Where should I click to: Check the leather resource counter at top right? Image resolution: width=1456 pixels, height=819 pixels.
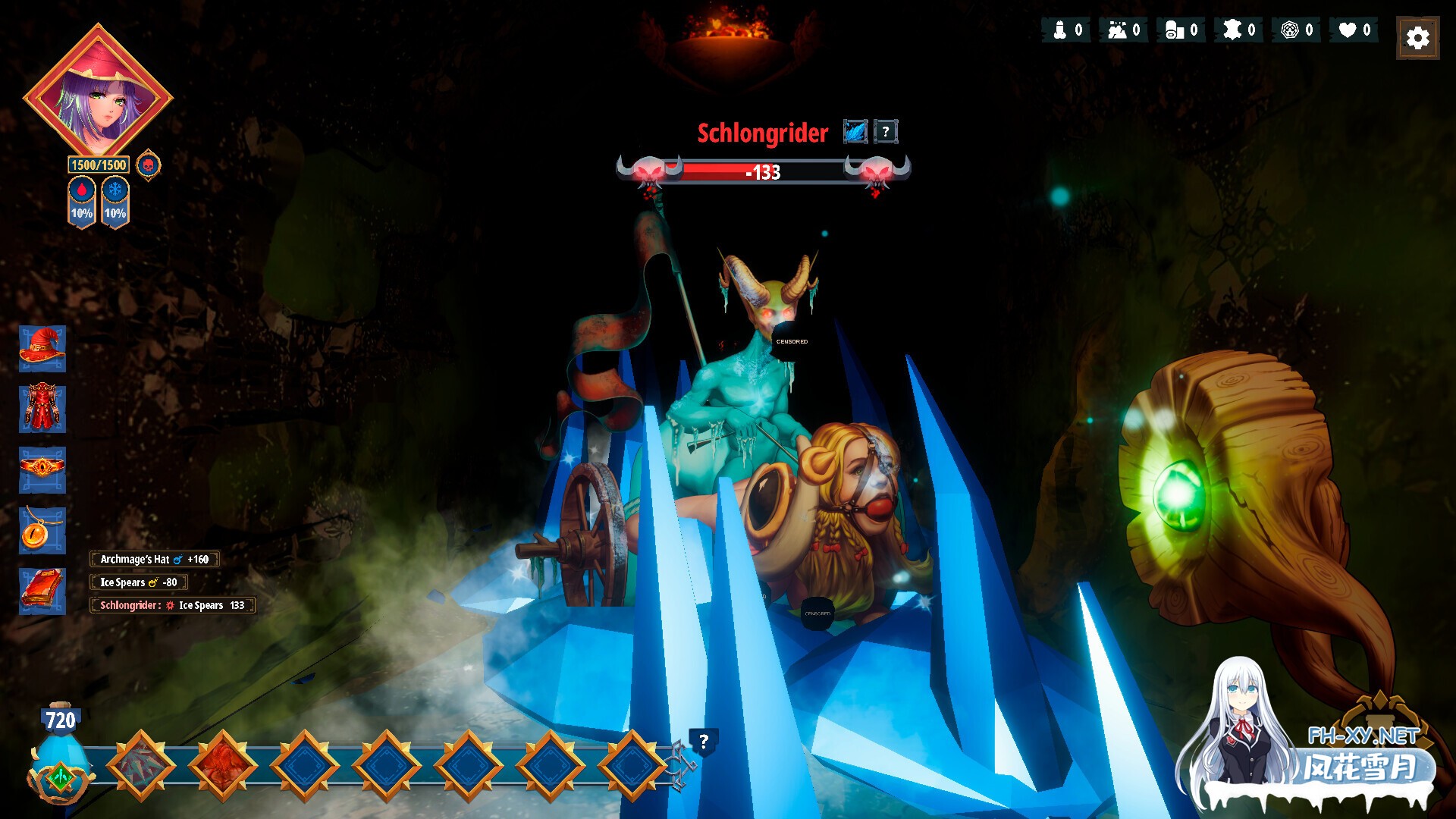pyautogui.click(x=1238, y=30)
